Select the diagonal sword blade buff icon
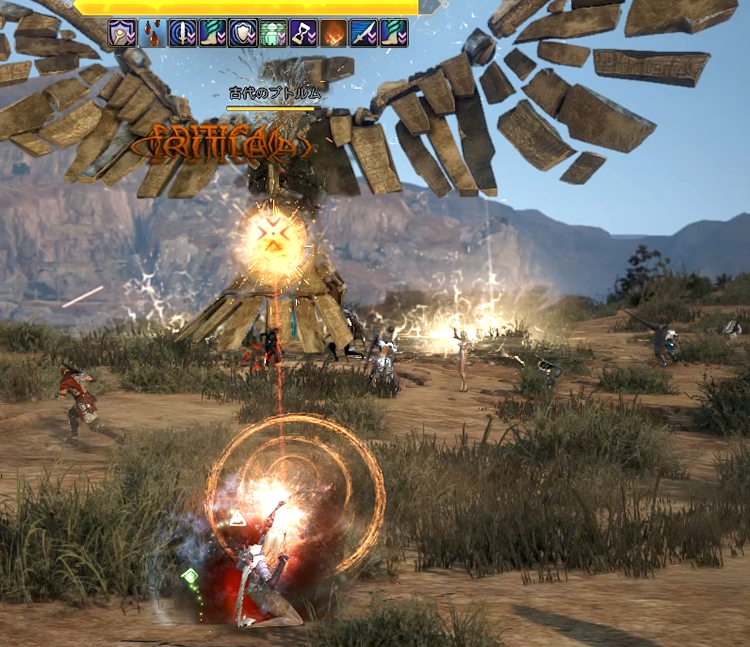Viewport: 750px width, 647px height. [363, 33]
